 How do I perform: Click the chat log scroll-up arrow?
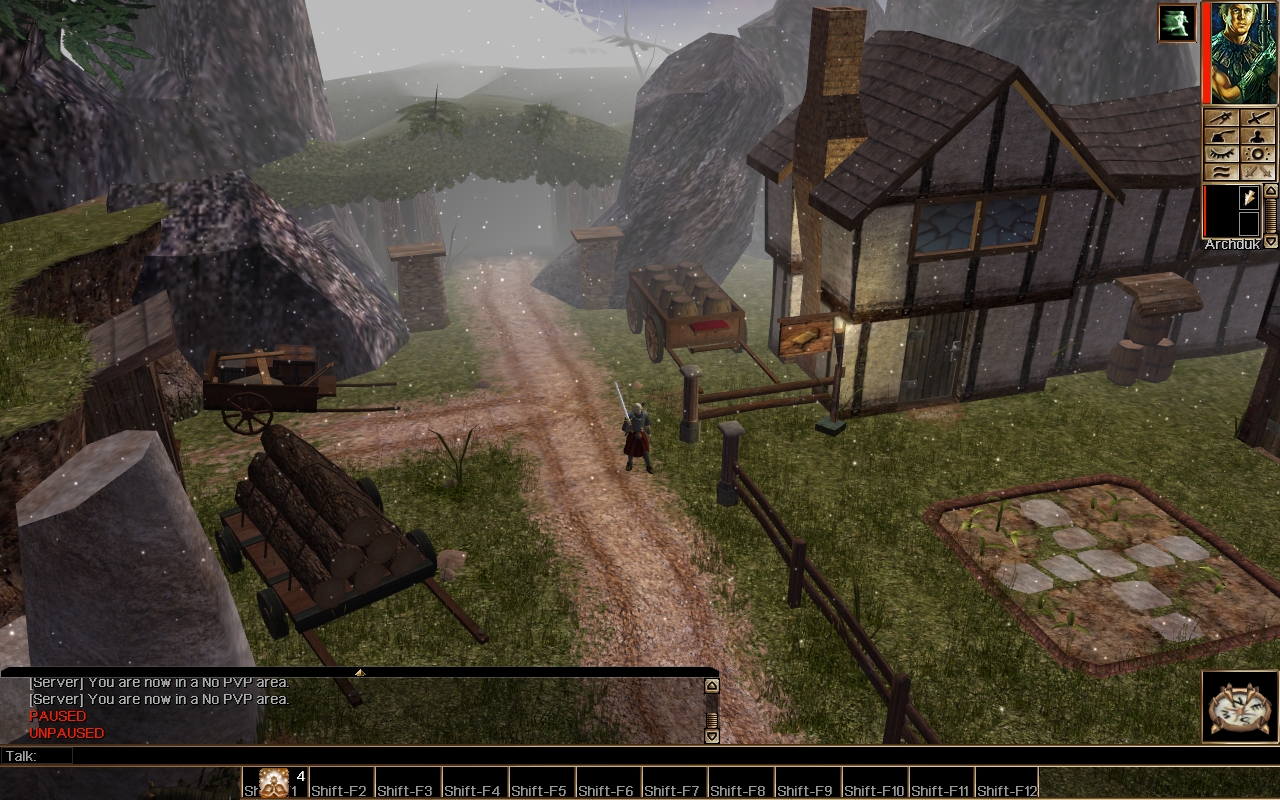coord(712,686)
